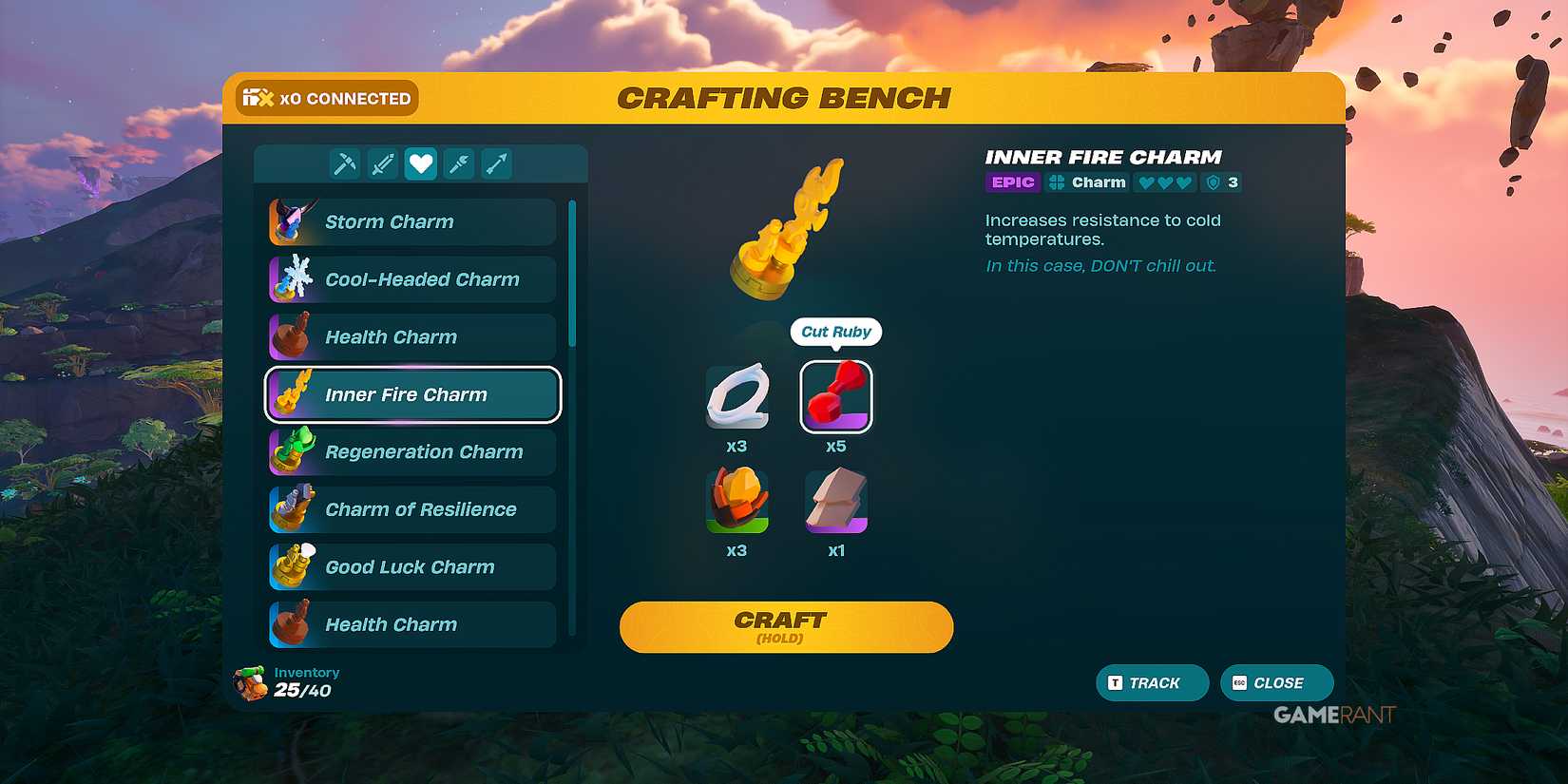This screenshot has height=784, width=1568.
Task: Select the torch crafting category icon
Action: point(459,163)
